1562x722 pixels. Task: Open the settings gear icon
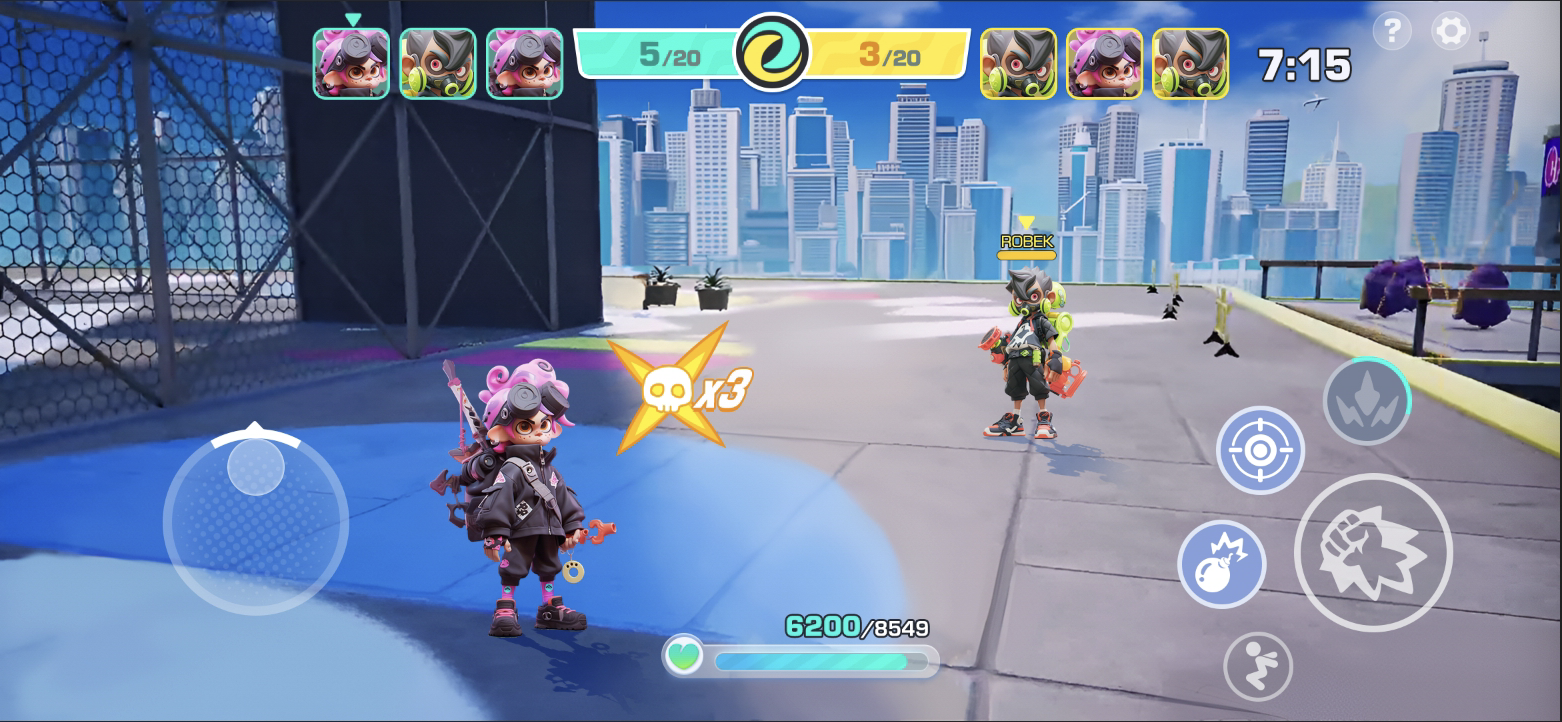pyautogui.click(x=1449, y=31)
